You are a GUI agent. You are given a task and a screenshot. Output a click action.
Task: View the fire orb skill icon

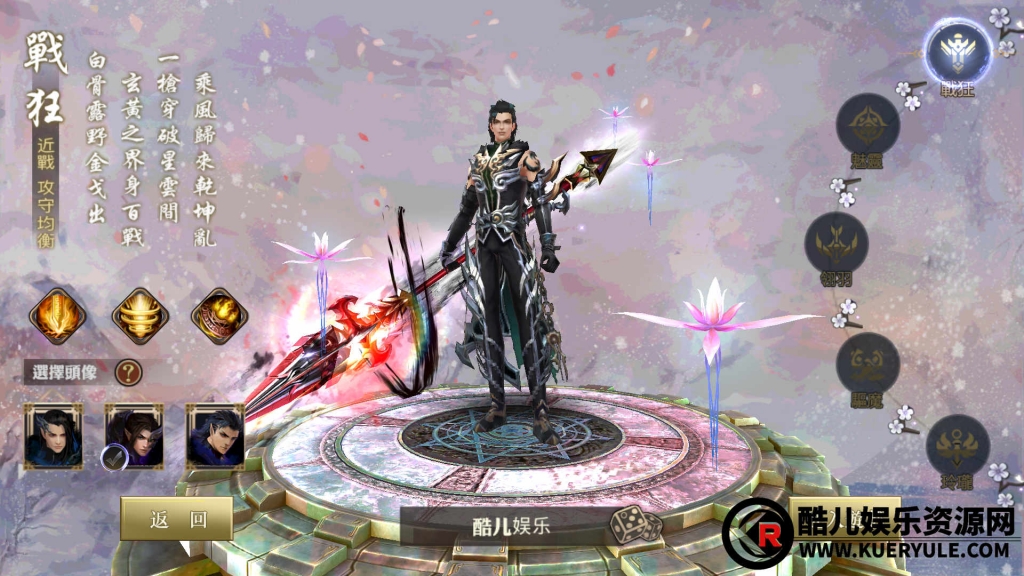coord(219,315)
